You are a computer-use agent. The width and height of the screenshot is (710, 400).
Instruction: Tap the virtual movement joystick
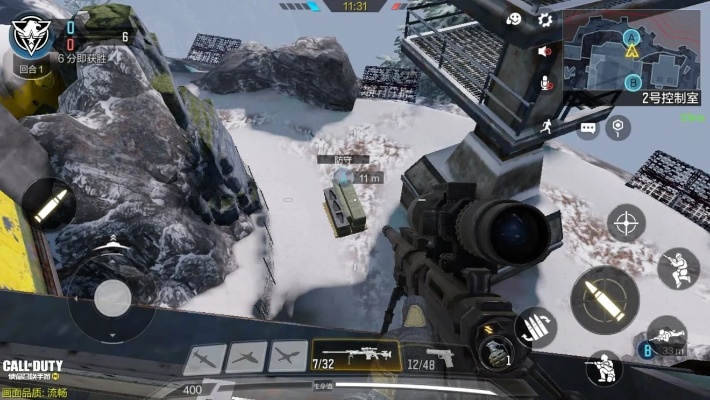pyautogui.click(x=112, y=297)
